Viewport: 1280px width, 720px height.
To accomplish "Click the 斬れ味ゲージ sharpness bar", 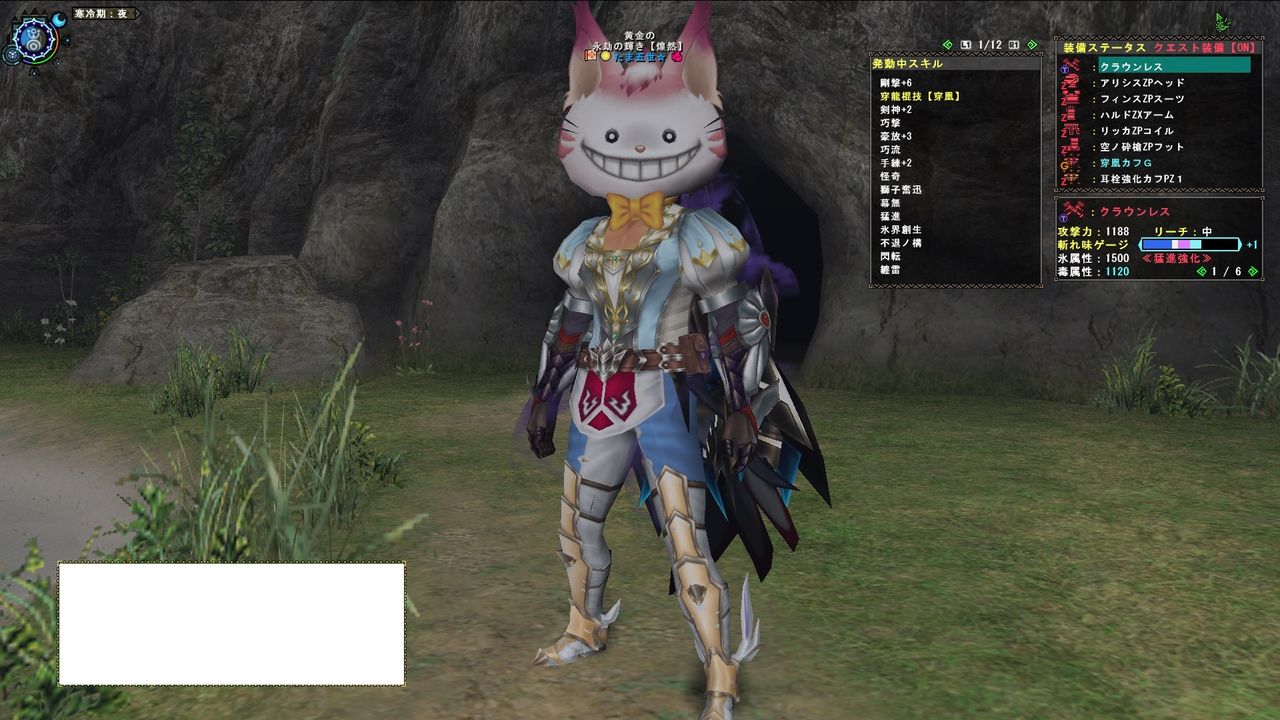I will 1190,244.
